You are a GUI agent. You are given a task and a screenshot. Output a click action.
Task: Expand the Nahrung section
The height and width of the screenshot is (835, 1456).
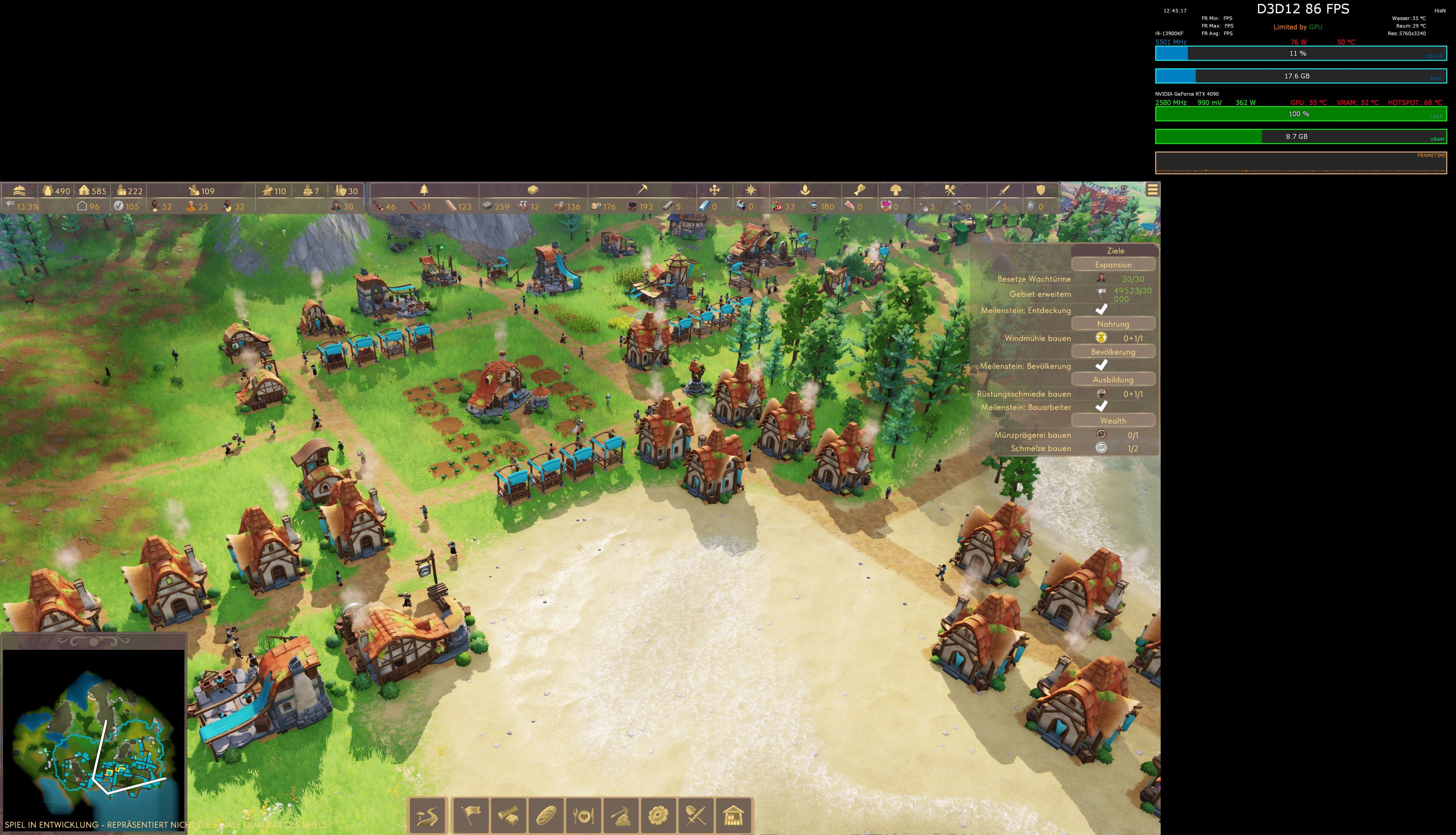pos(1114,324)
